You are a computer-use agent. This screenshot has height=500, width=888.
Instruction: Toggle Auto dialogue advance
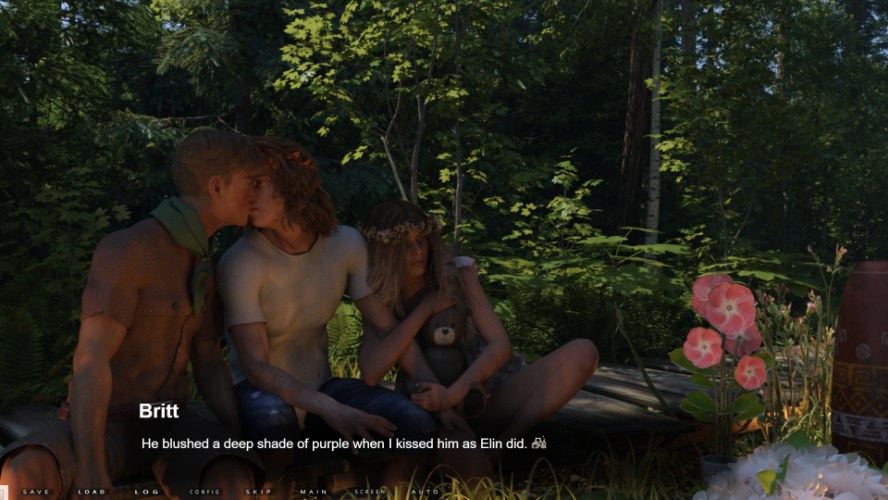(425, 492)
